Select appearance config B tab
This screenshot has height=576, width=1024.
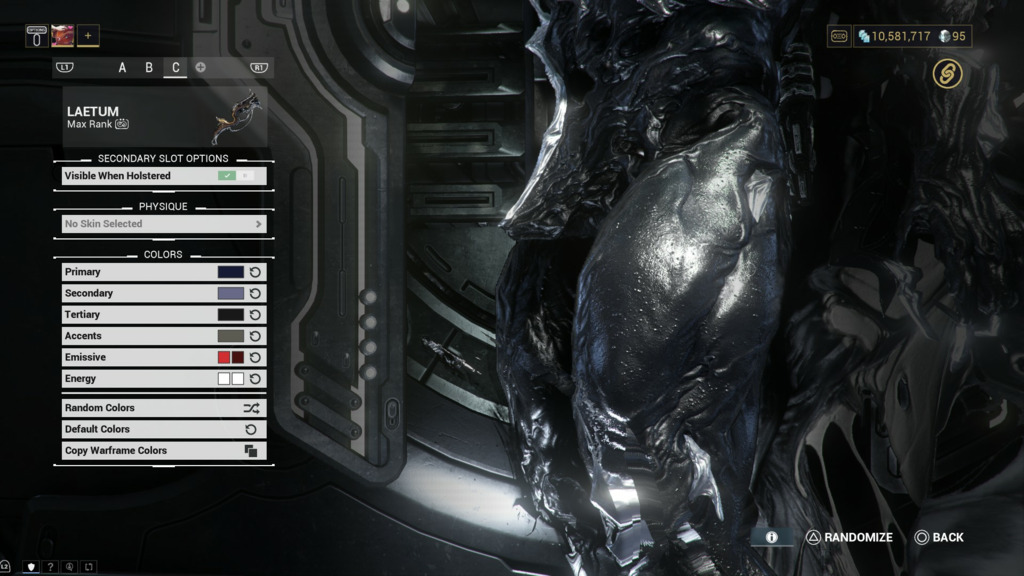click(x=149, y=68)
